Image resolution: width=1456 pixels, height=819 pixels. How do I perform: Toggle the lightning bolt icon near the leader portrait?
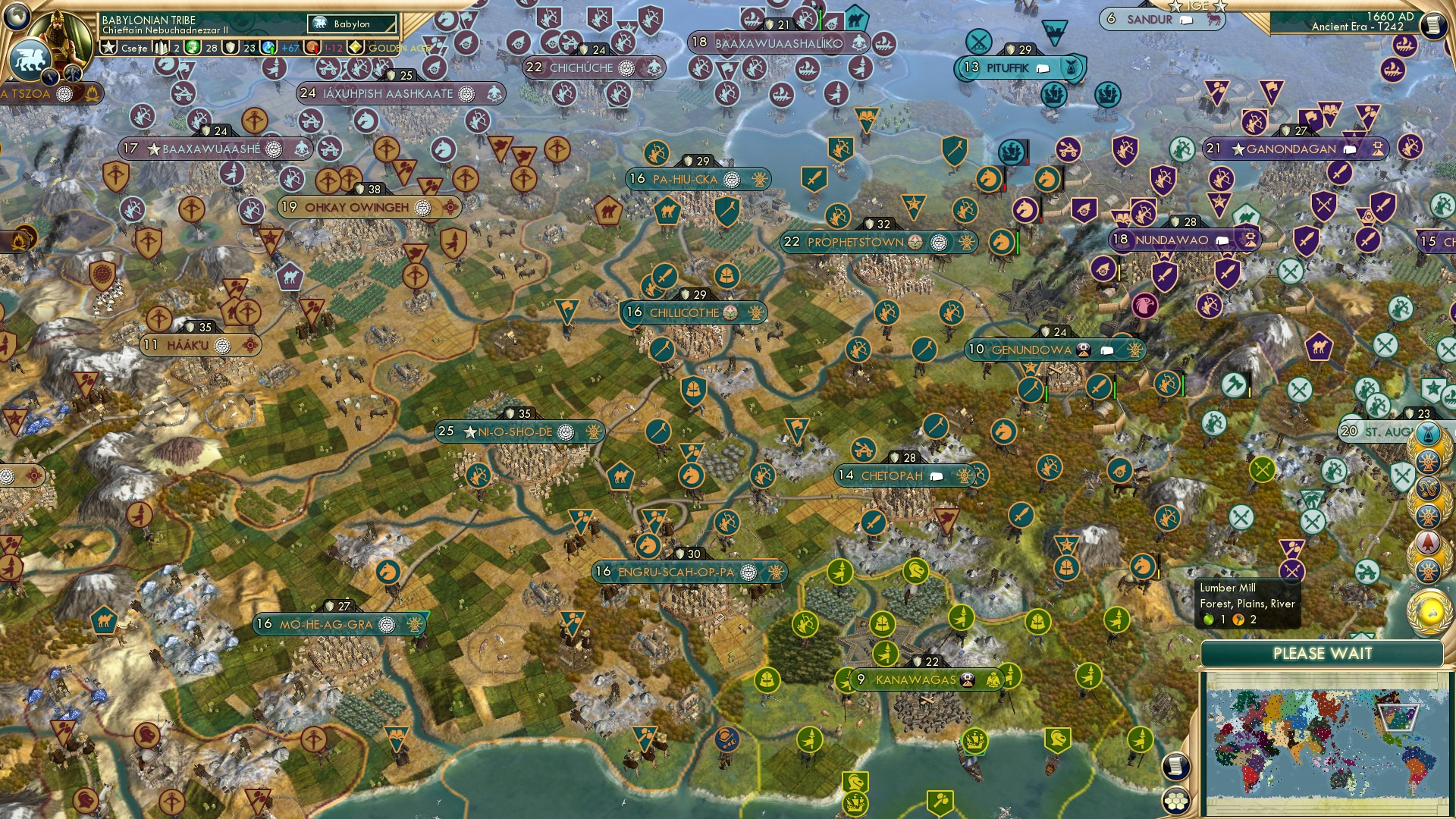pos(51,76)
